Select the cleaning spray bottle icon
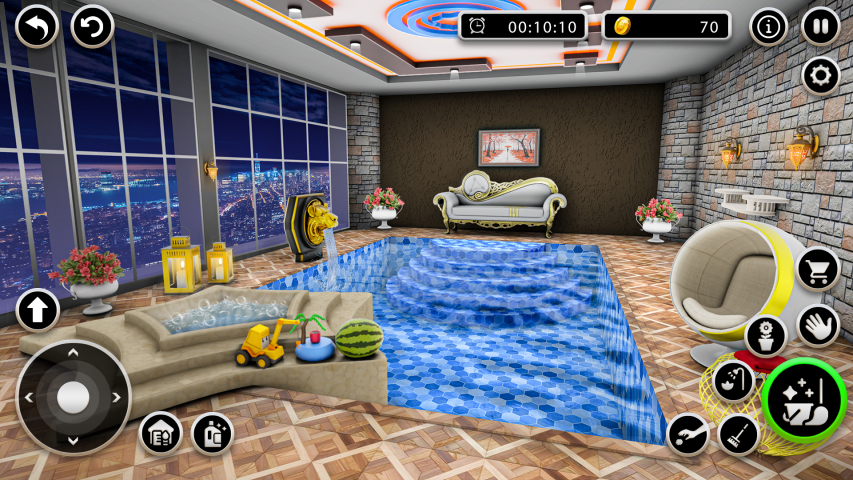This screenshot has height=480, width=853. tap(212, 433)
